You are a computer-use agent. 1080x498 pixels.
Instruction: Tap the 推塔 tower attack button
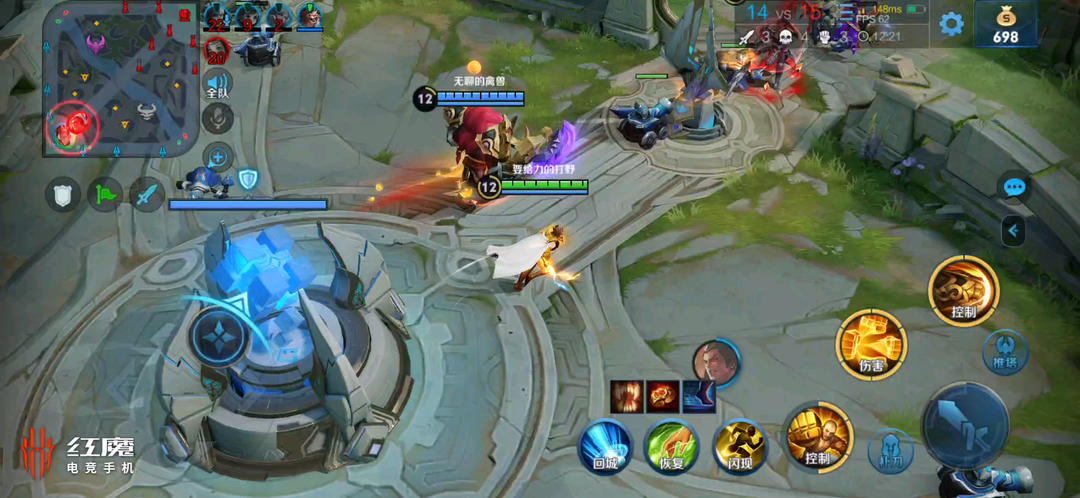pos(1005,352)
